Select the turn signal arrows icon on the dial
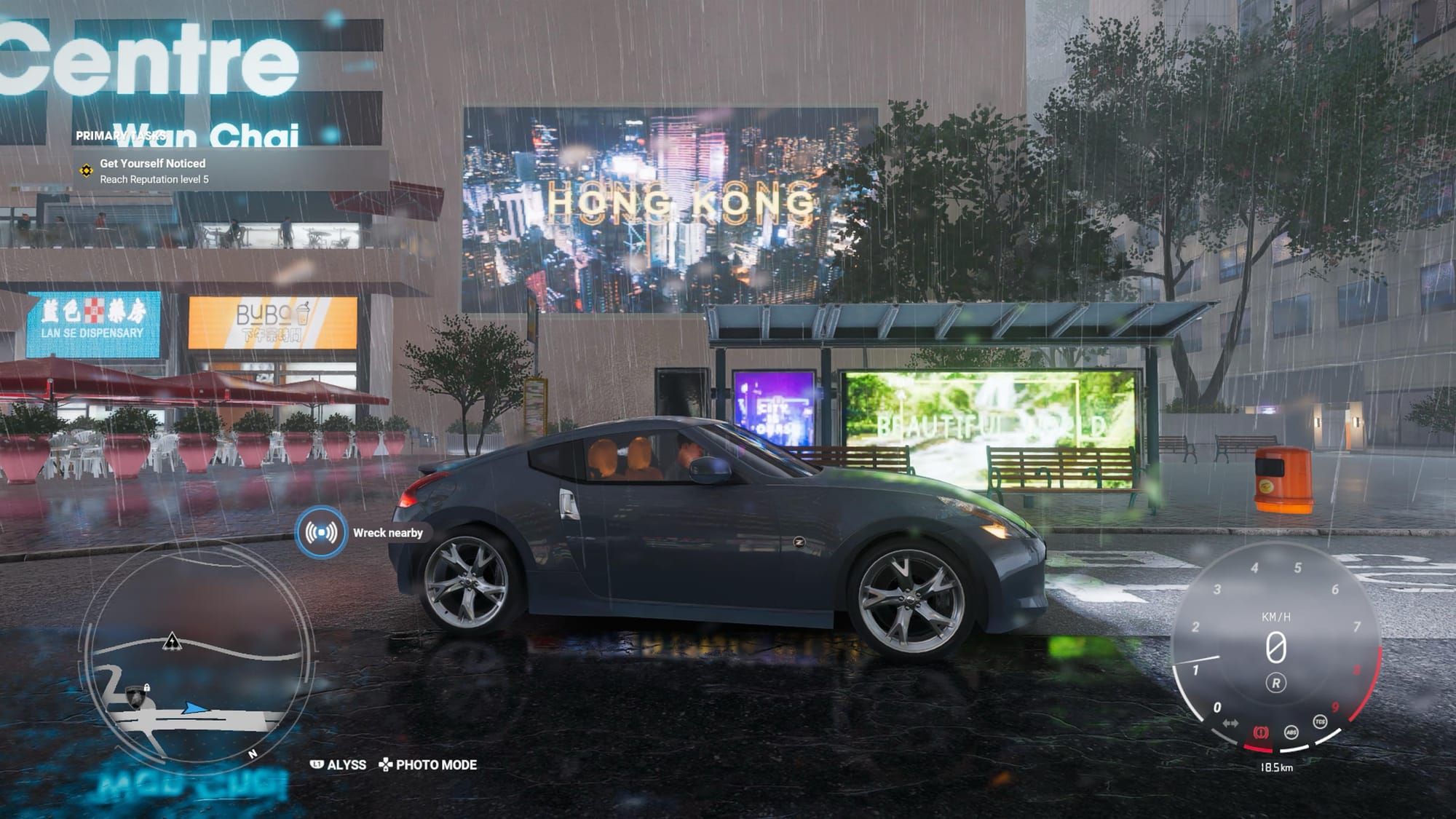 [1230, 723]
